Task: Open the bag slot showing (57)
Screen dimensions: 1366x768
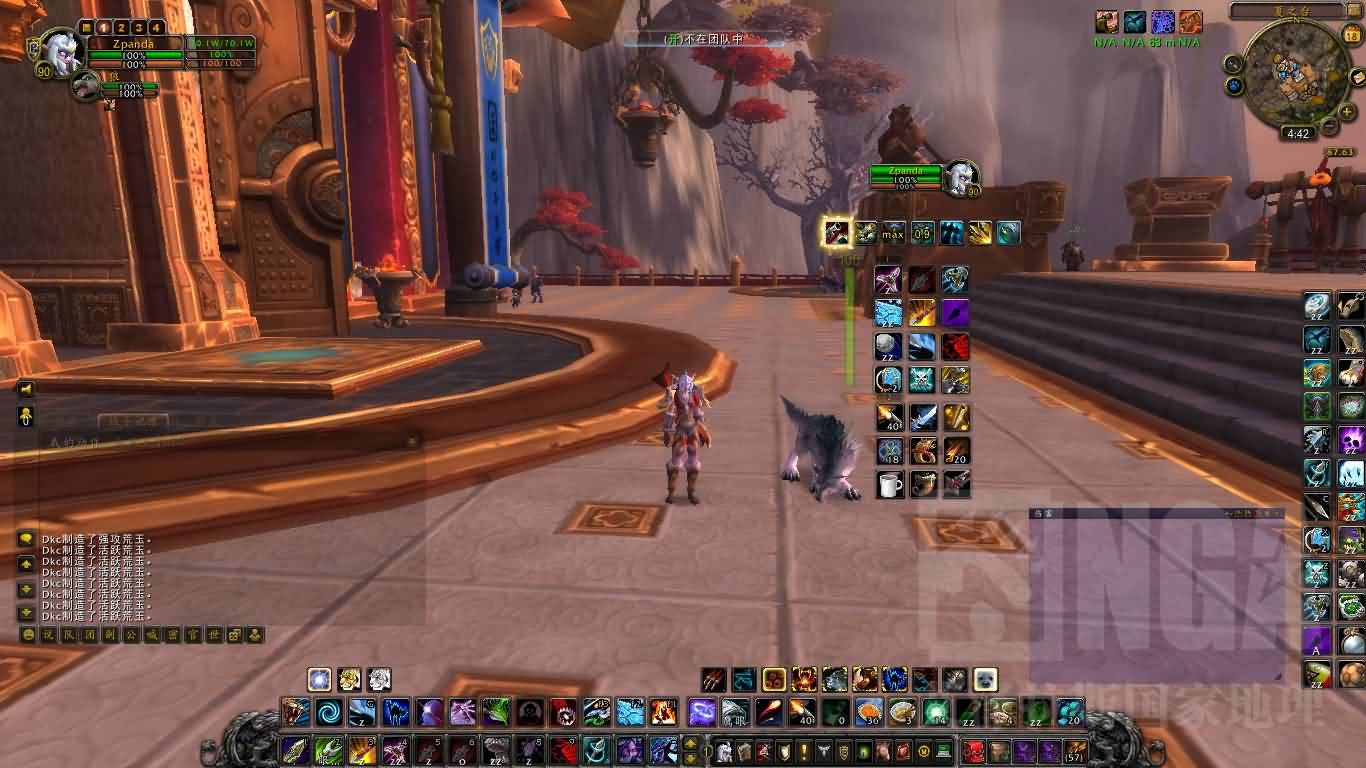Action: 1075,750
